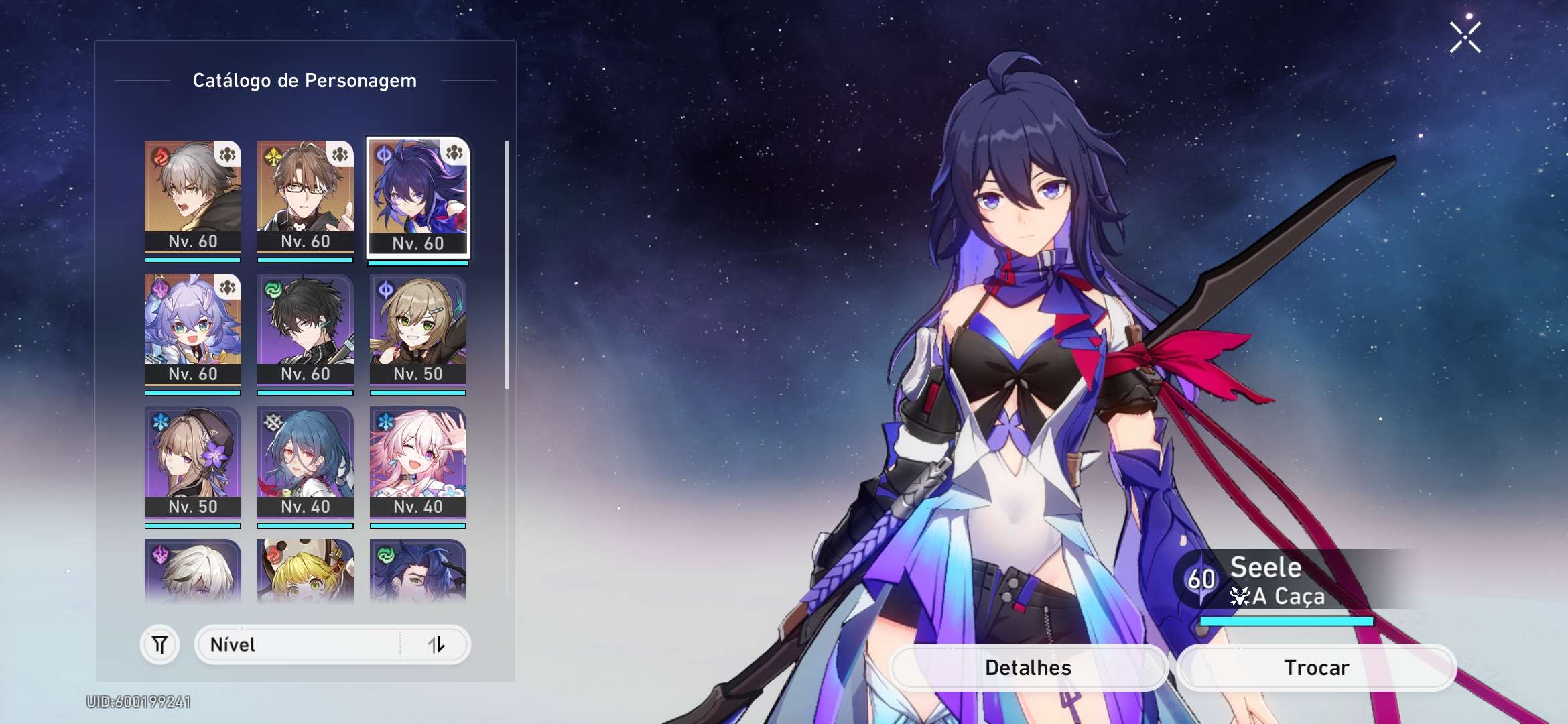Open Seele's Detalhes page
Image resolution: width=1568 pixels, height=724 pixels.
coord(1029,668)
